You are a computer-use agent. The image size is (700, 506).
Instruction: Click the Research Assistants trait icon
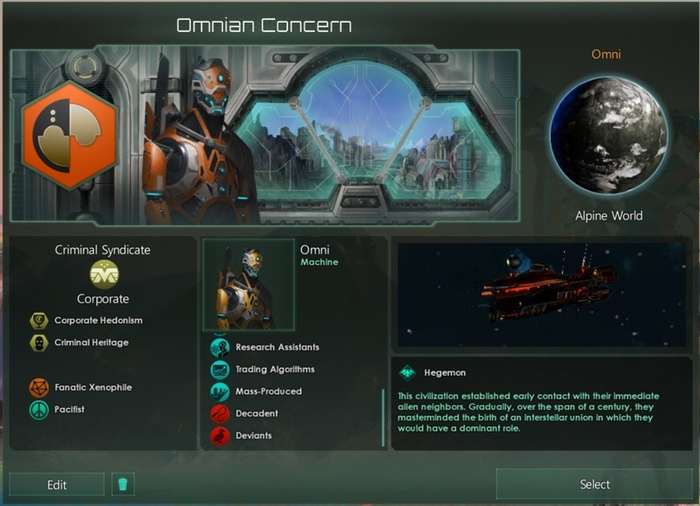(x=220, y=347)
